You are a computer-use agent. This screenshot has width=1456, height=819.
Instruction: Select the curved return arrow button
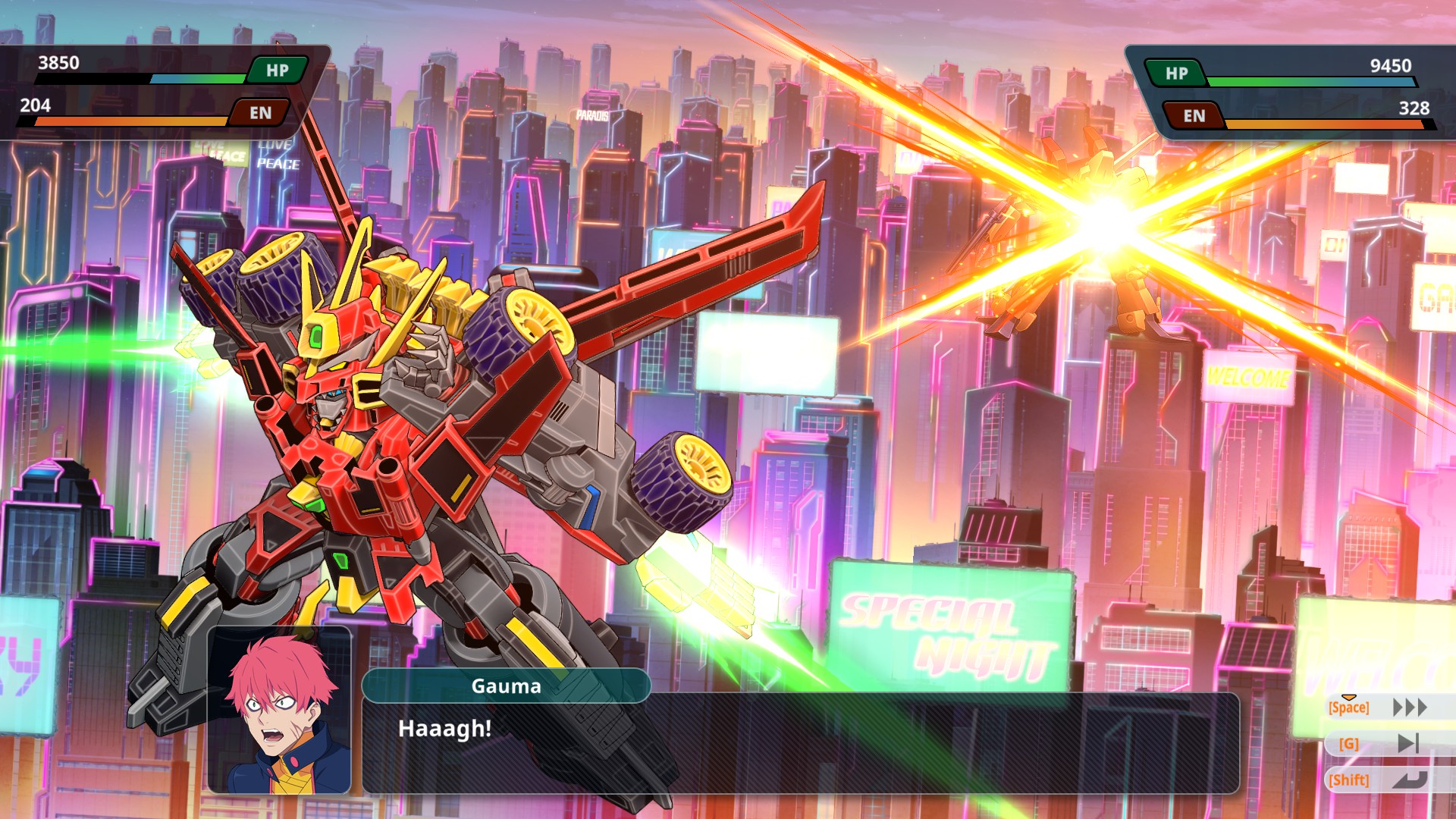(1409, 780)
